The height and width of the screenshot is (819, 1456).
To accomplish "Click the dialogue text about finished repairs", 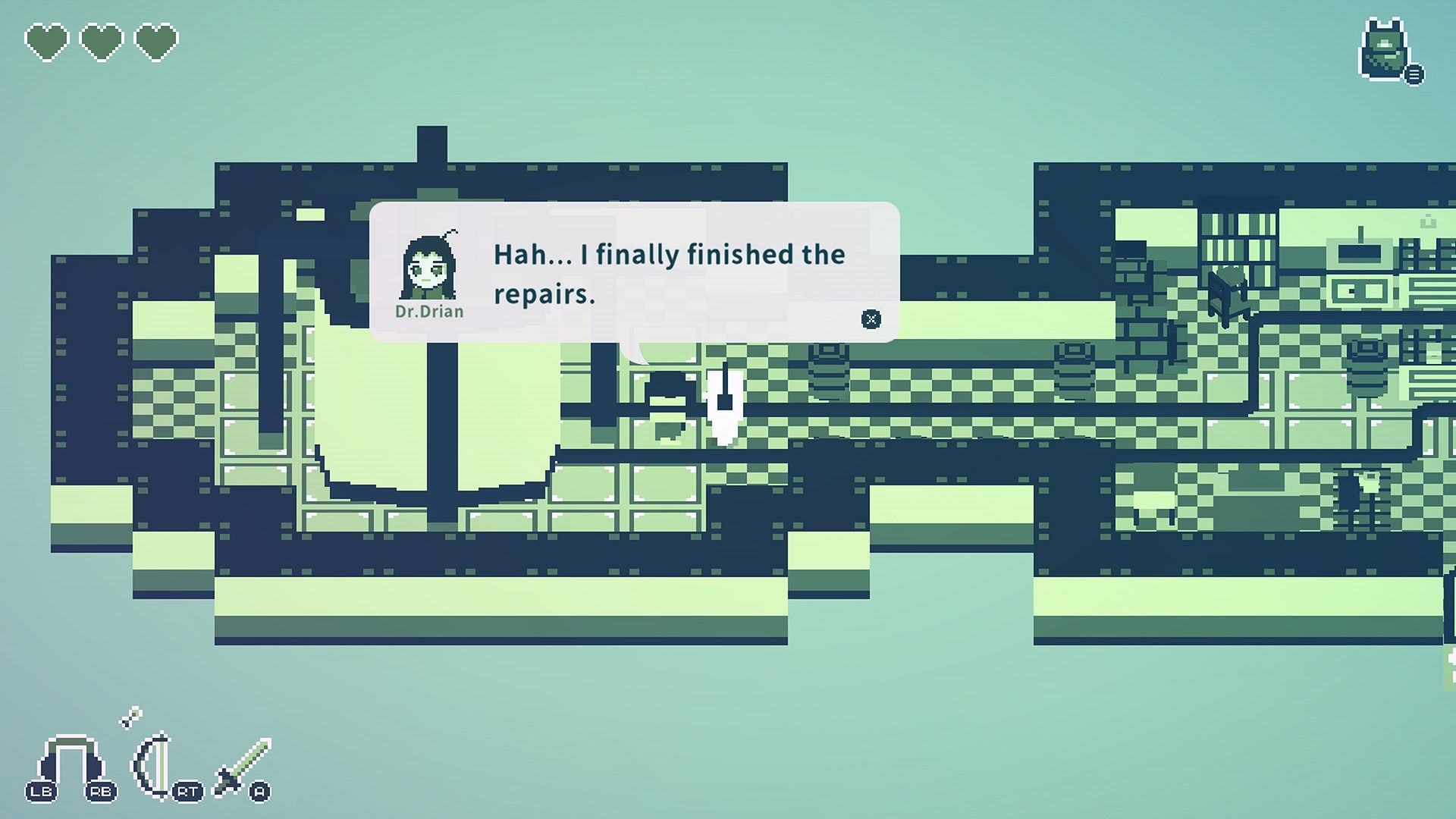I will 669,273.
